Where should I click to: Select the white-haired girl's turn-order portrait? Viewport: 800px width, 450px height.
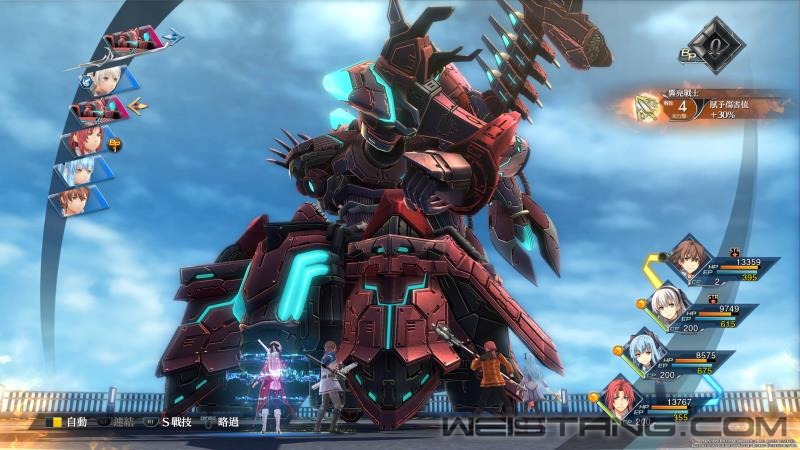coord(100,80)
